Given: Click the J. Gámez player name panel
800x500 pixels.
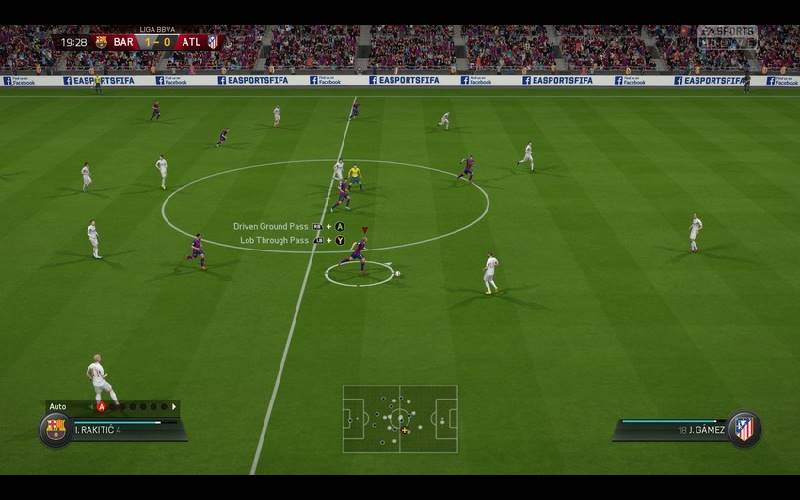Looking at the screenshot, I should tap(672, 430).
